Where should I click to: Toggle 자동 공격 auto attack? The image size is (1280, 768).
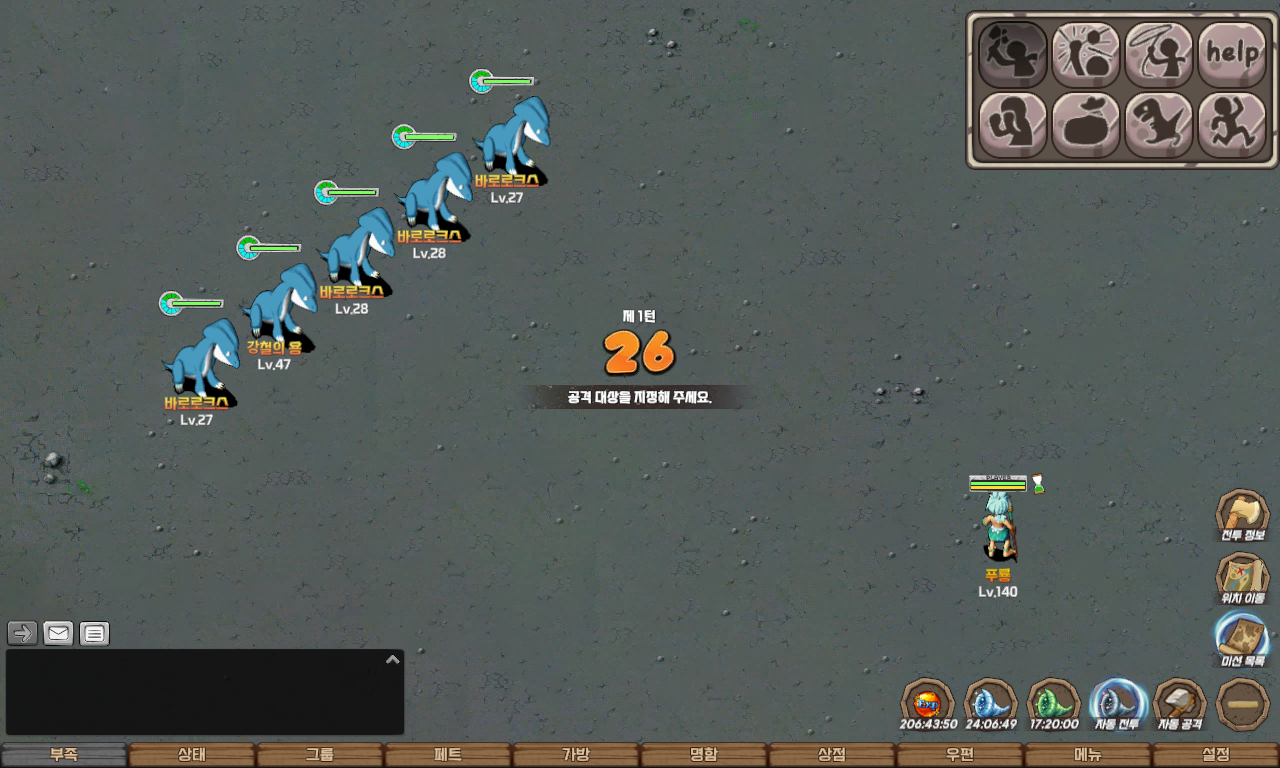pos(1180,704)
